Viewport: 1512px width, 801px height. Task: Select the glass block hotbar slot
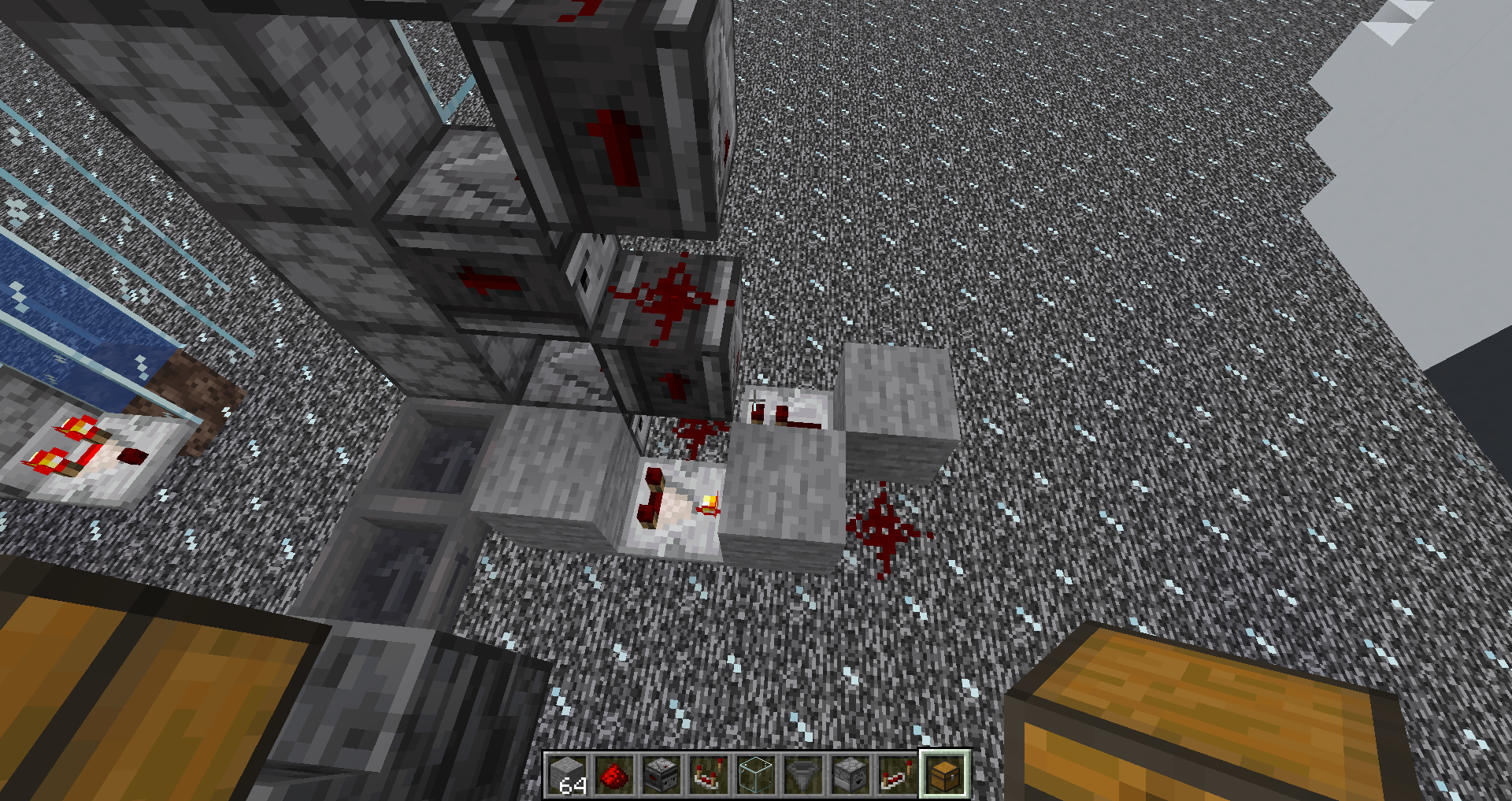point(756,774)
